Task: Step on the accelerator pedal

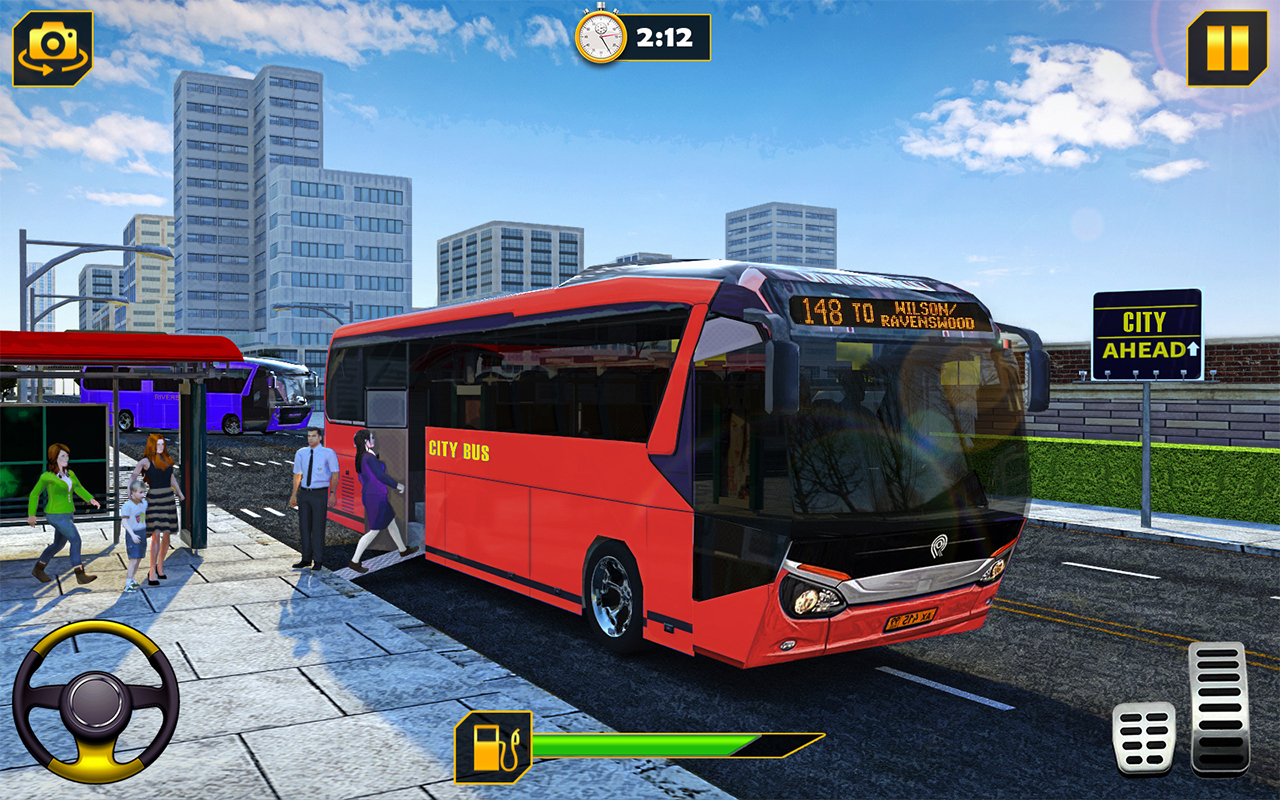Action: tap(1219, 708)
